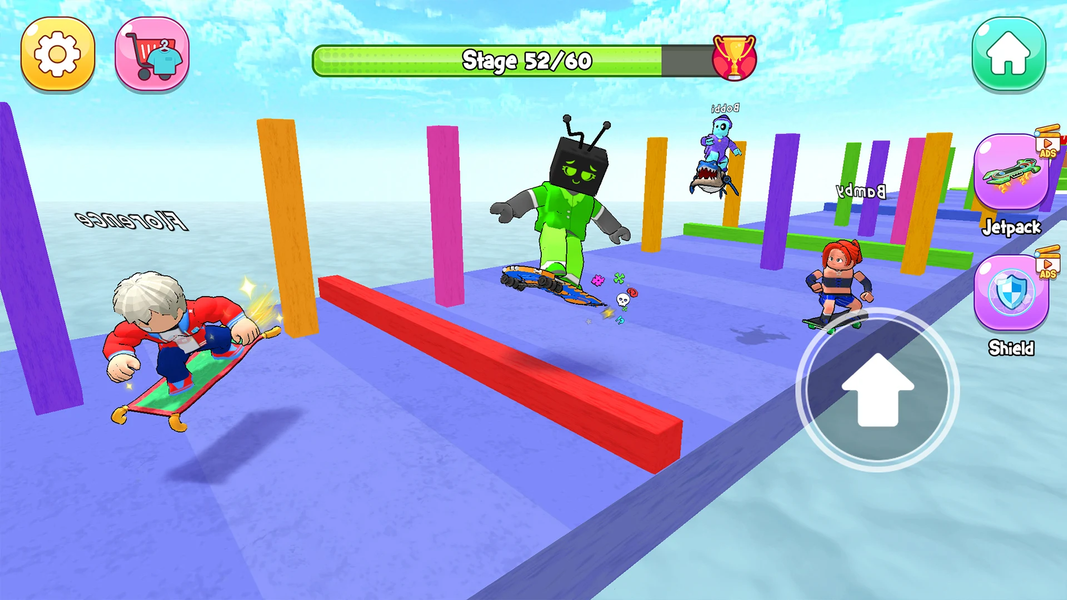Open the gear settings menu

click(x=58, y=53)
